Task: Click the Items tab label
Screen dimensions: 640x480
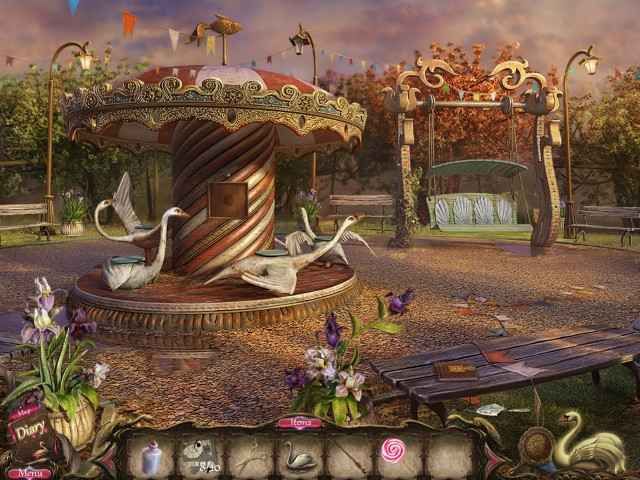Action: tap(299, 423)
